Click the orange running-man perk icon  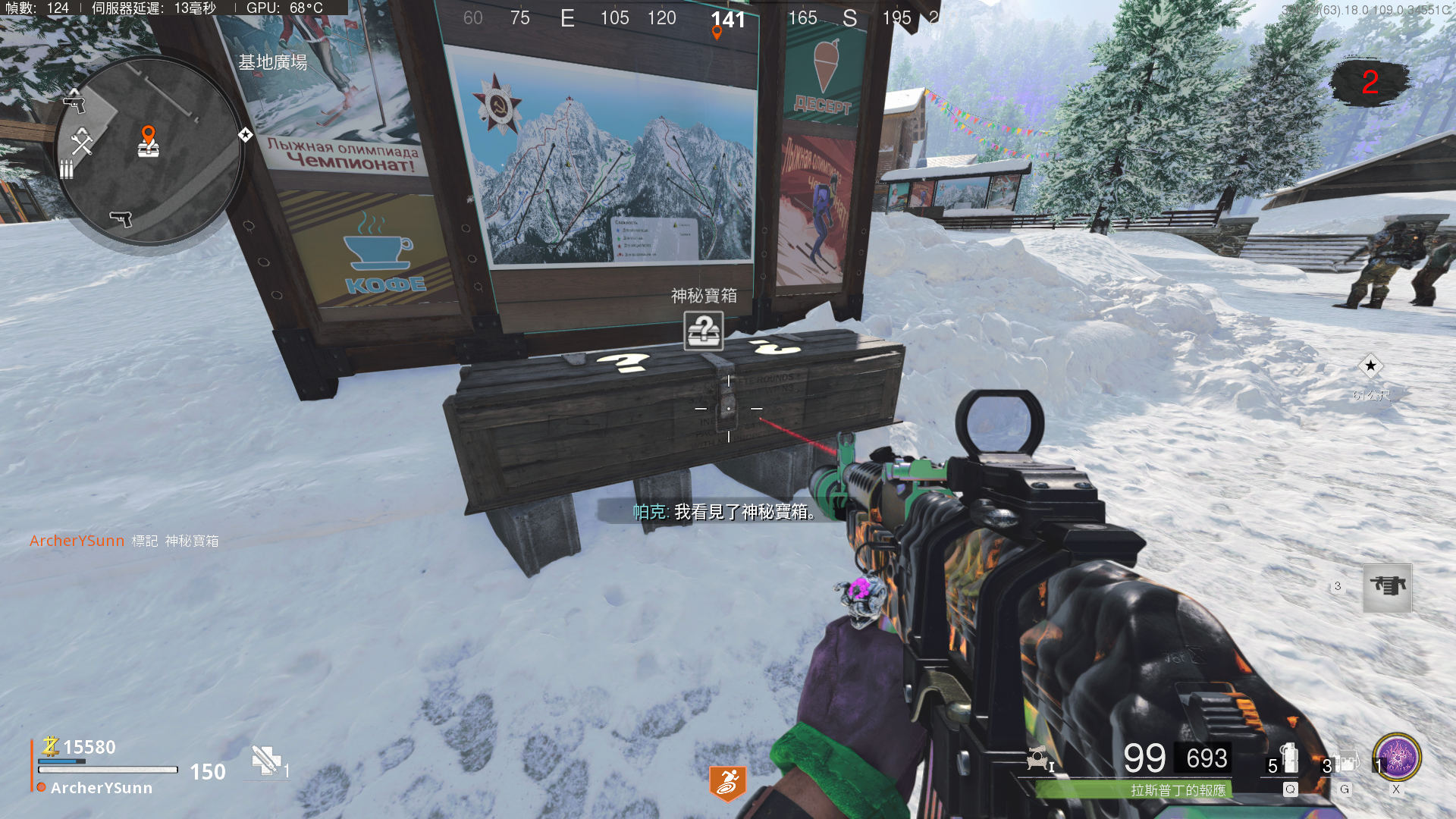coord(728,783)
